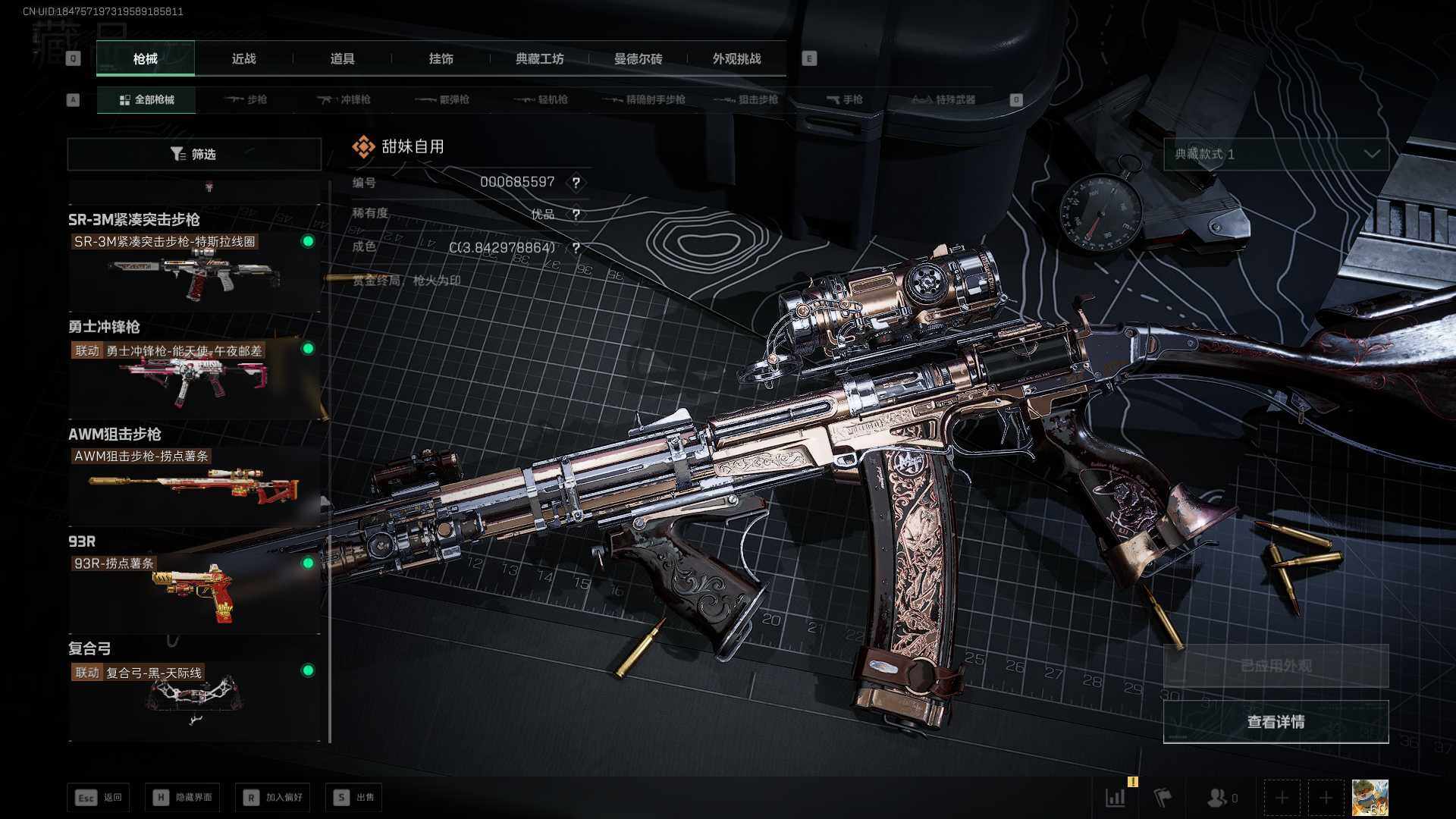This screenshot has height=819, width=1456.
Task: Click the 返回 back button
Action: pyautogui.click(x=99, y=797)
